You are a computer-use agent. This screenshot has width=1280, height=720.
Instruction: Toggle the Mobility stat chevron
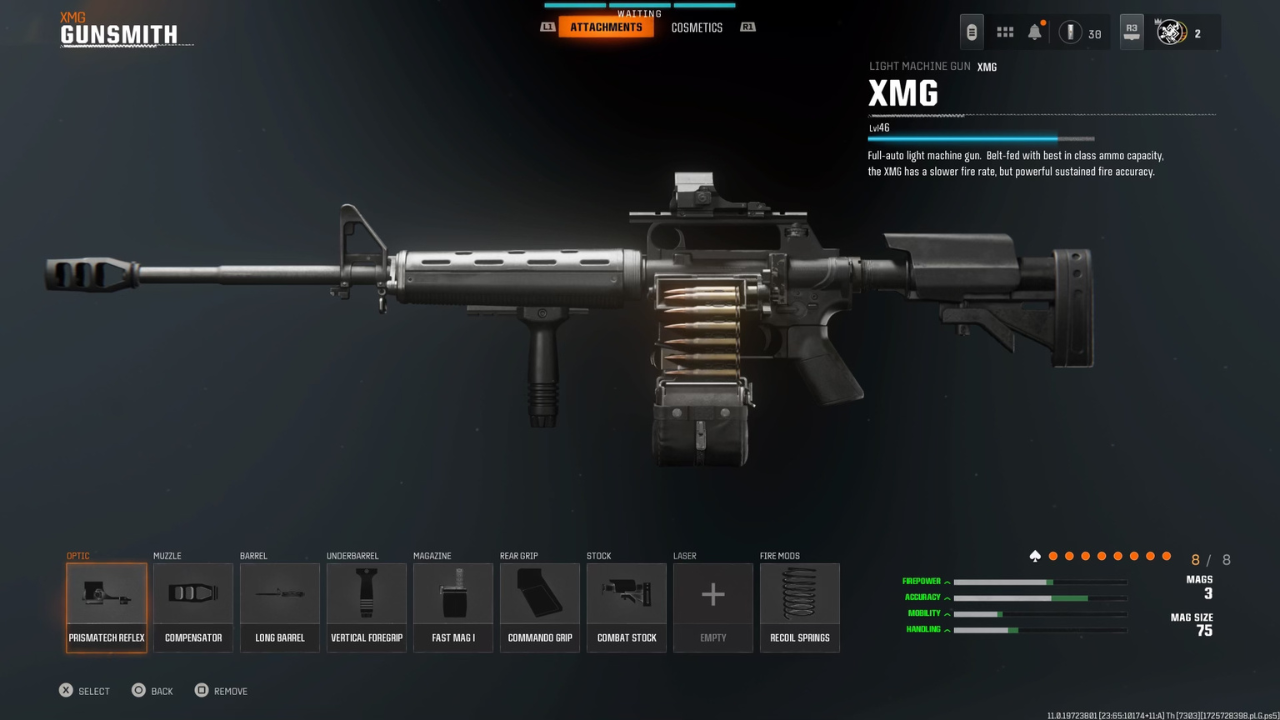click(x=946, y=613)
